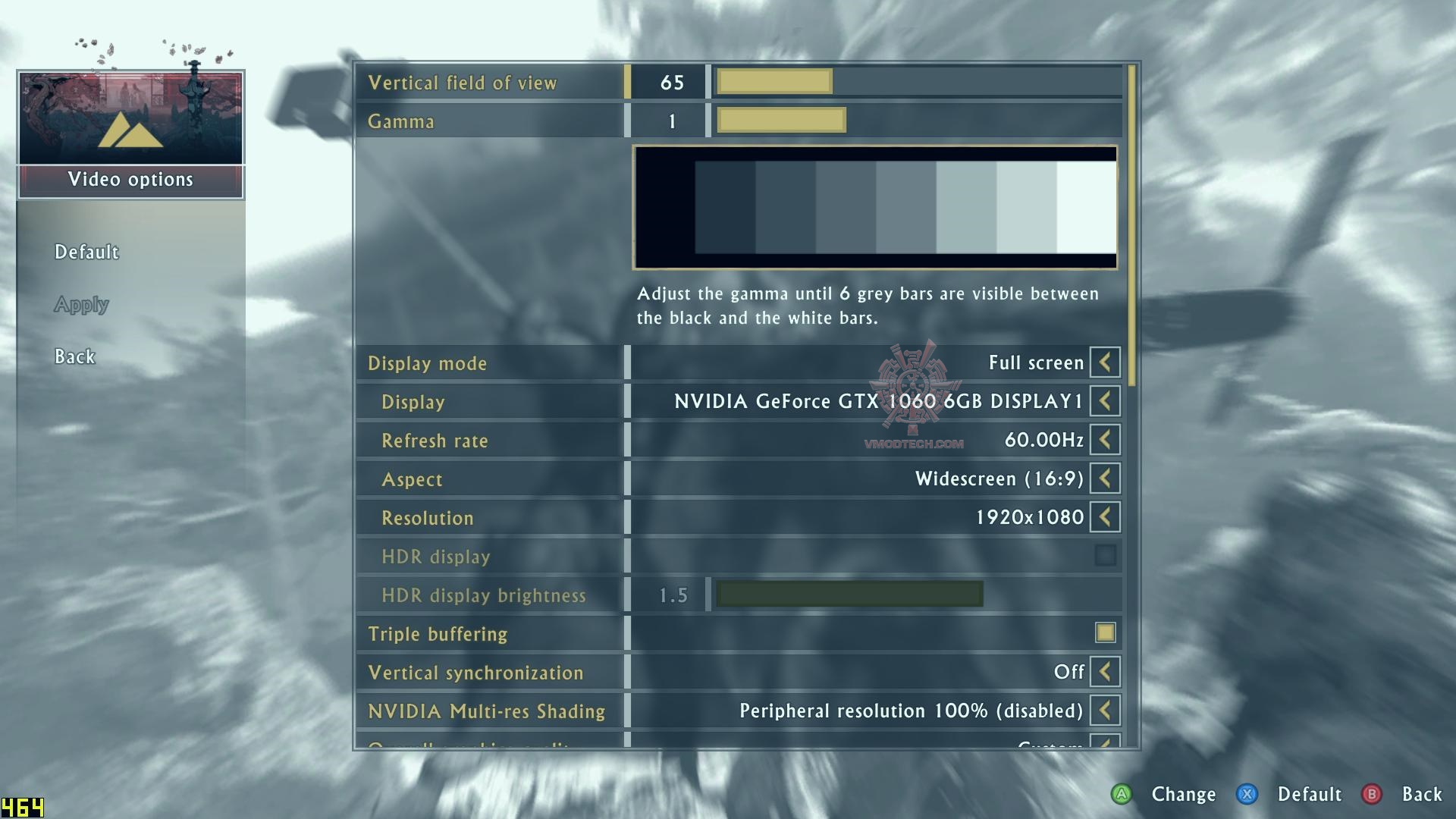
Task: Change Vertical synchronization with its arrow
Action: tap(1105, 672)
